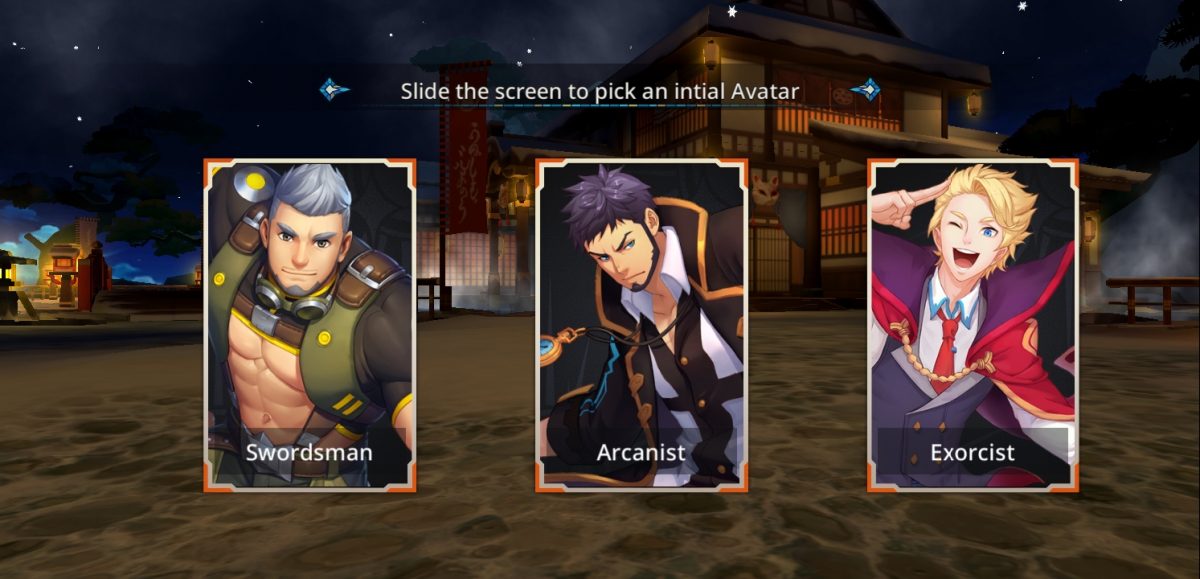
Task: Select the Swordsman avatar card
Action: [x=310, y=325]
